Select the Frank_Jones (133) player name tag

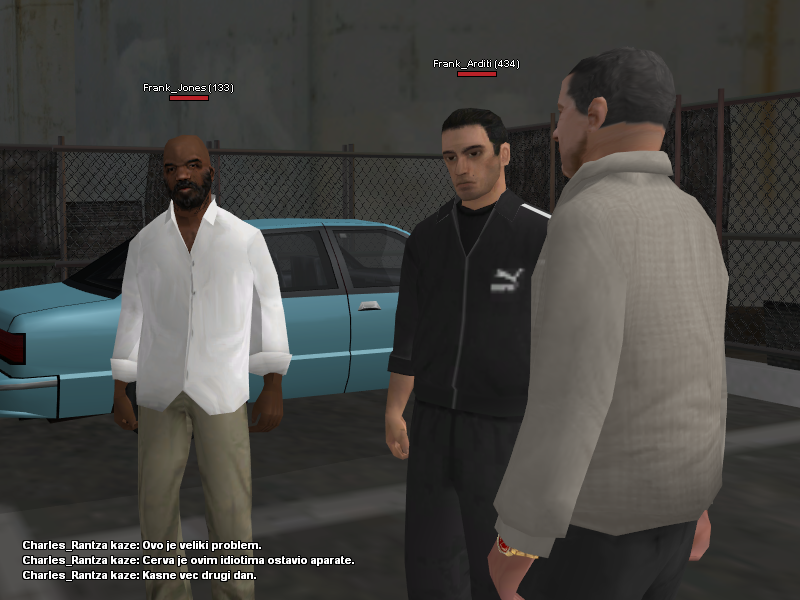click(188, 88)
